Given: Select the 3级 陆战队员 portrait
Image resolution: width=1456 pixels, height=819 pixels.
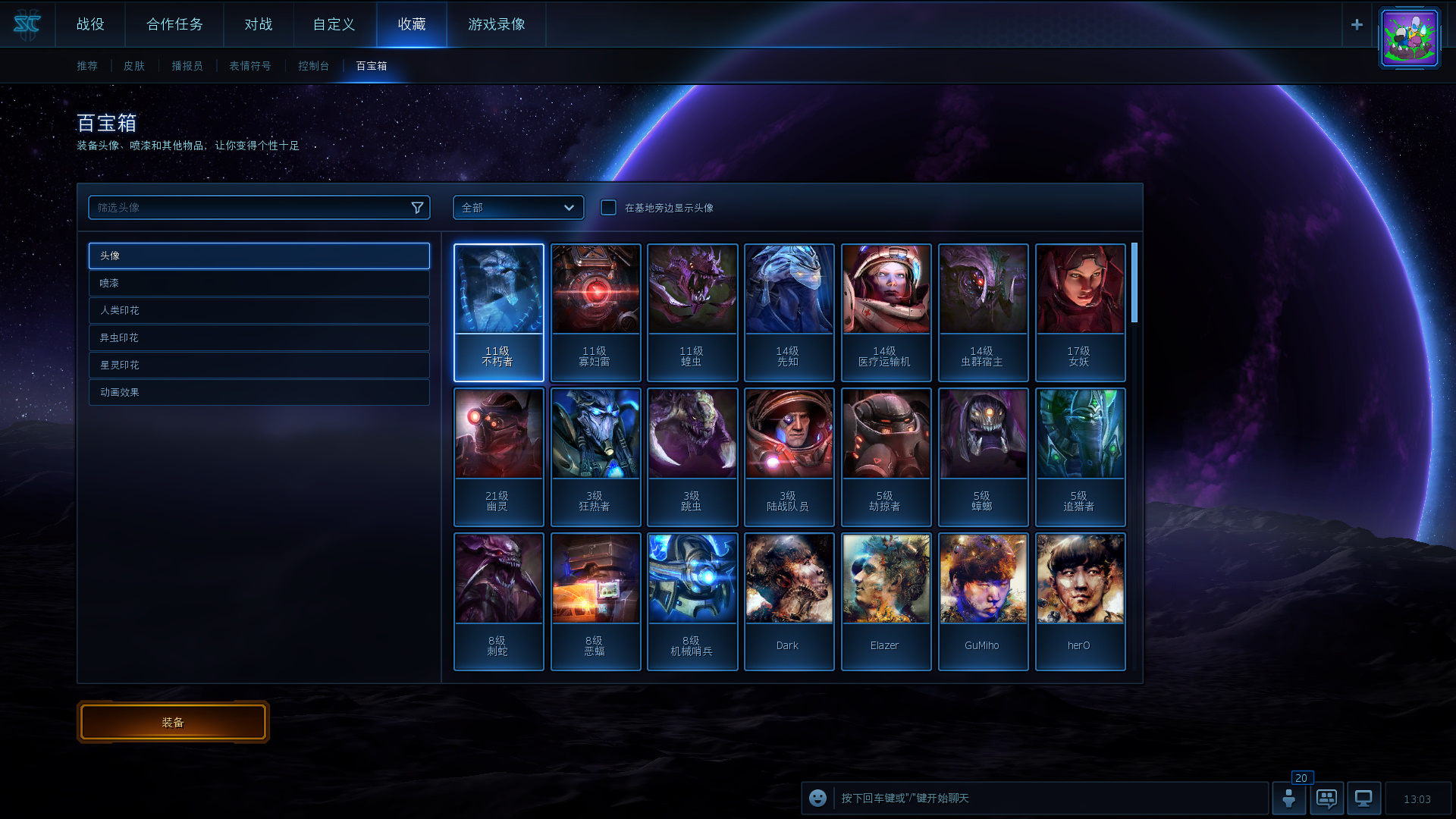Looking at the screenshot, I should 789,457.
